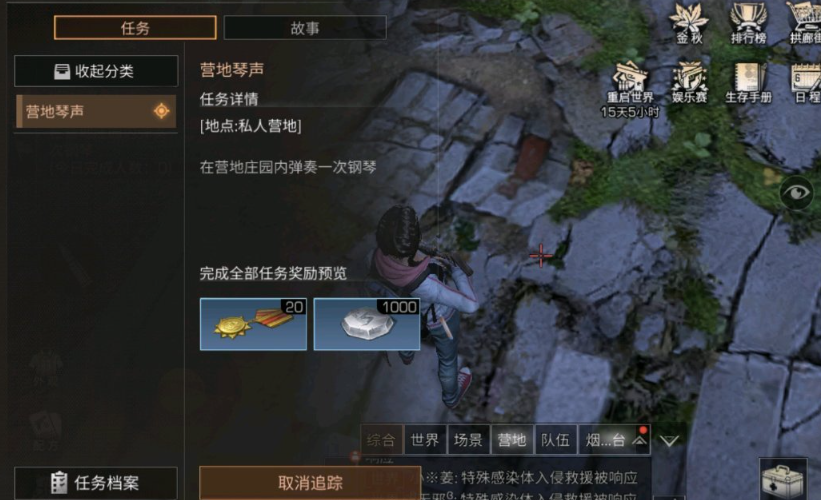Inspect the silver ore 1000 reward
Image resolution: width=821 pixels, height=500 pixels.
click(x=367, y=324)
